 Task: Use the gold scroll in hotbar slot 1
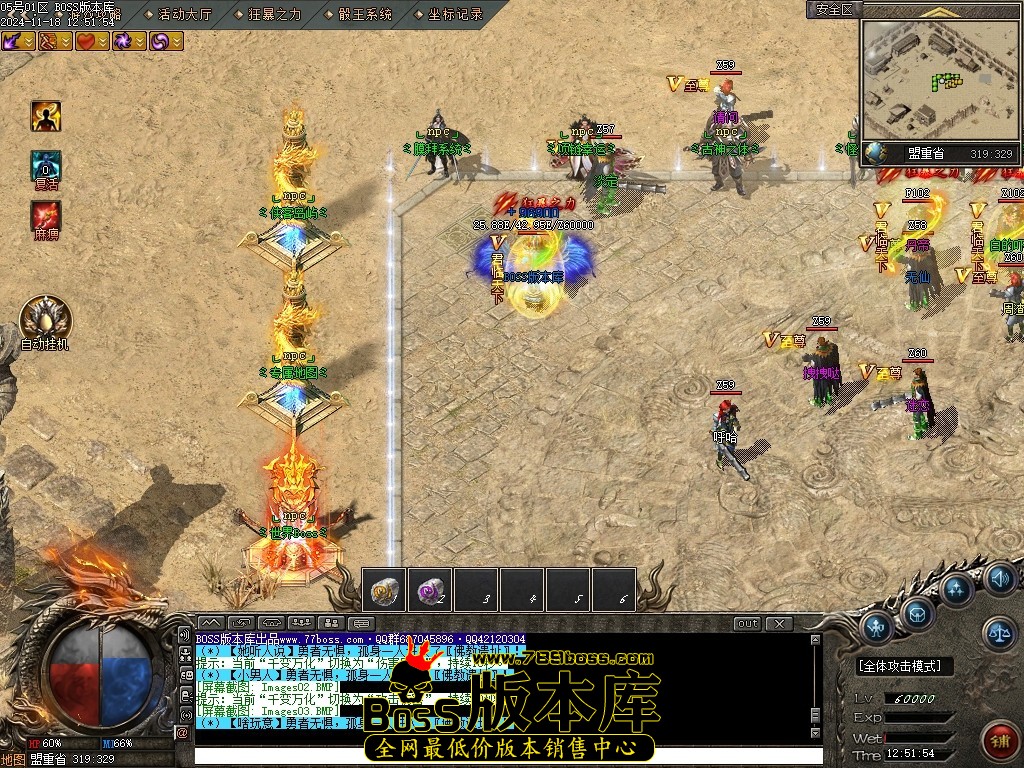(384, 590)
